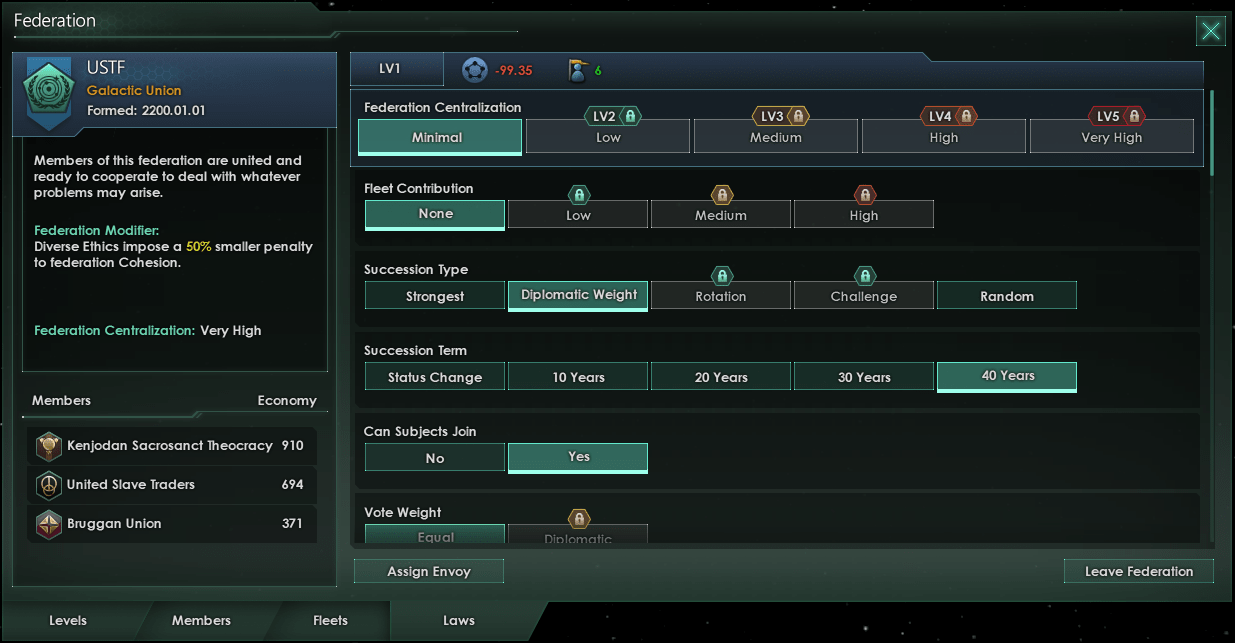This screenshot has width=1235, height=643.
Task: Click the Assign Envoy button
Action: coord(429,571)
